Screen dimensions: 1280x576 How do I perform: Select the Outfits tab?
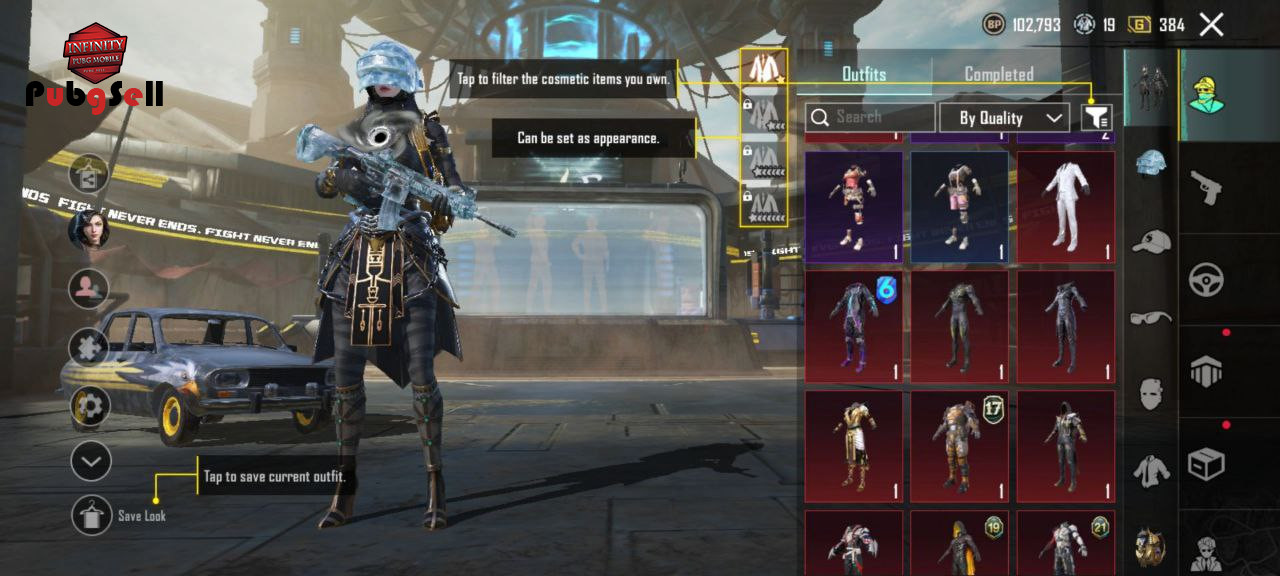tap(864, 74)
